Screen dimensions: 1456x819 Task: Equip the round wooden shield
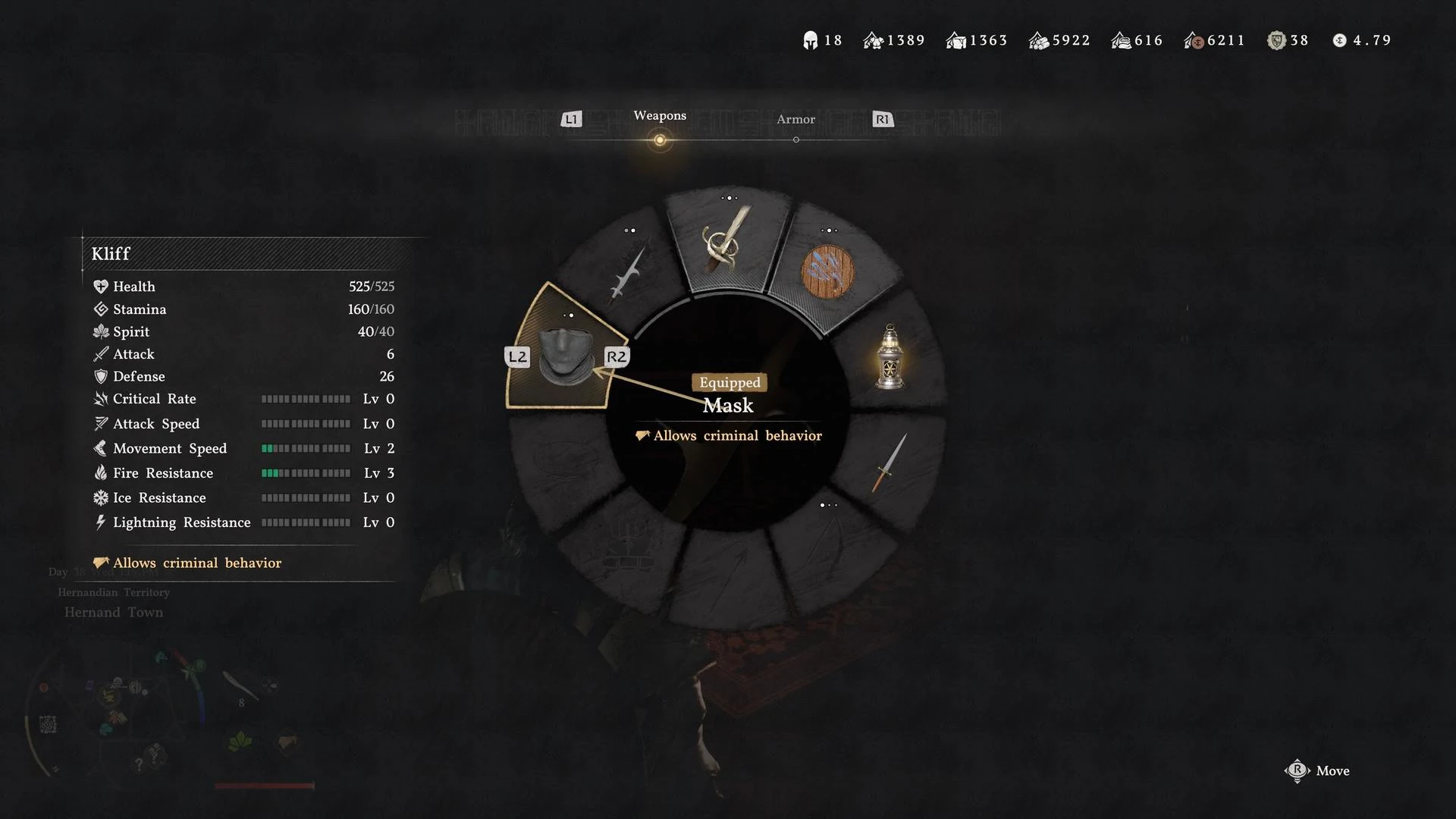[x=827, y=271]
